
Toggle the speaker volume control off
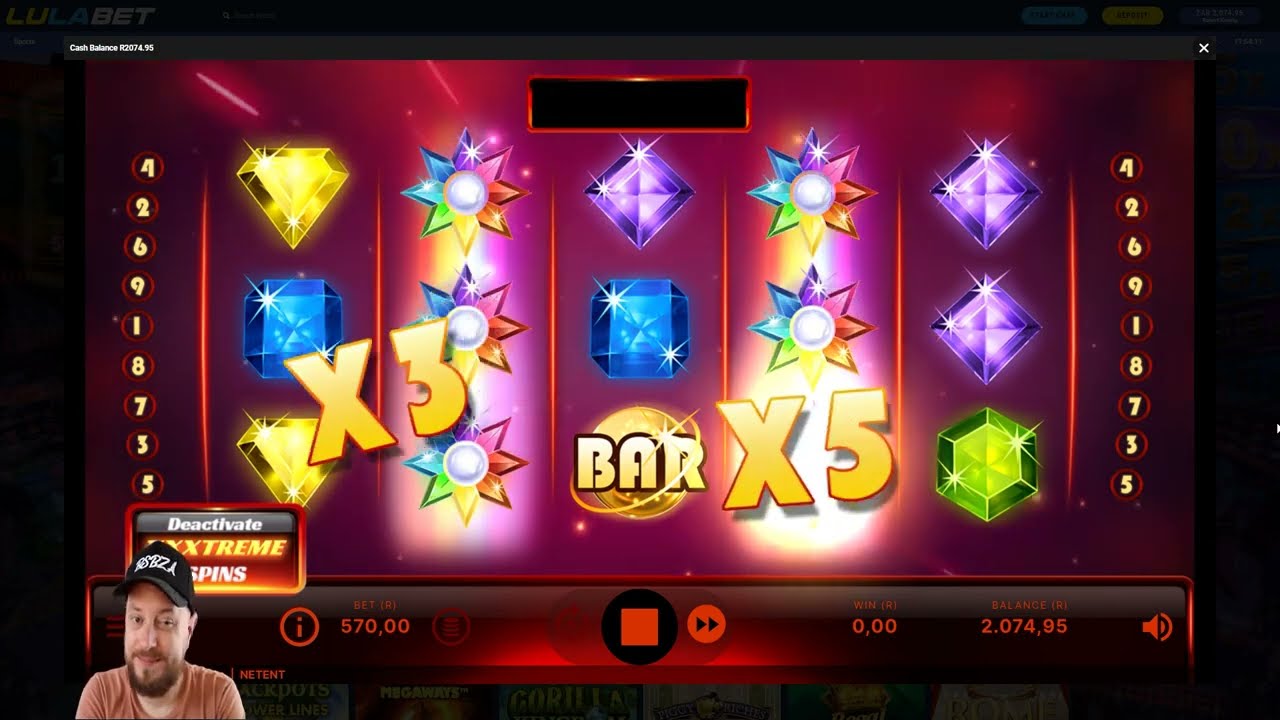[x=1157, y=626]
